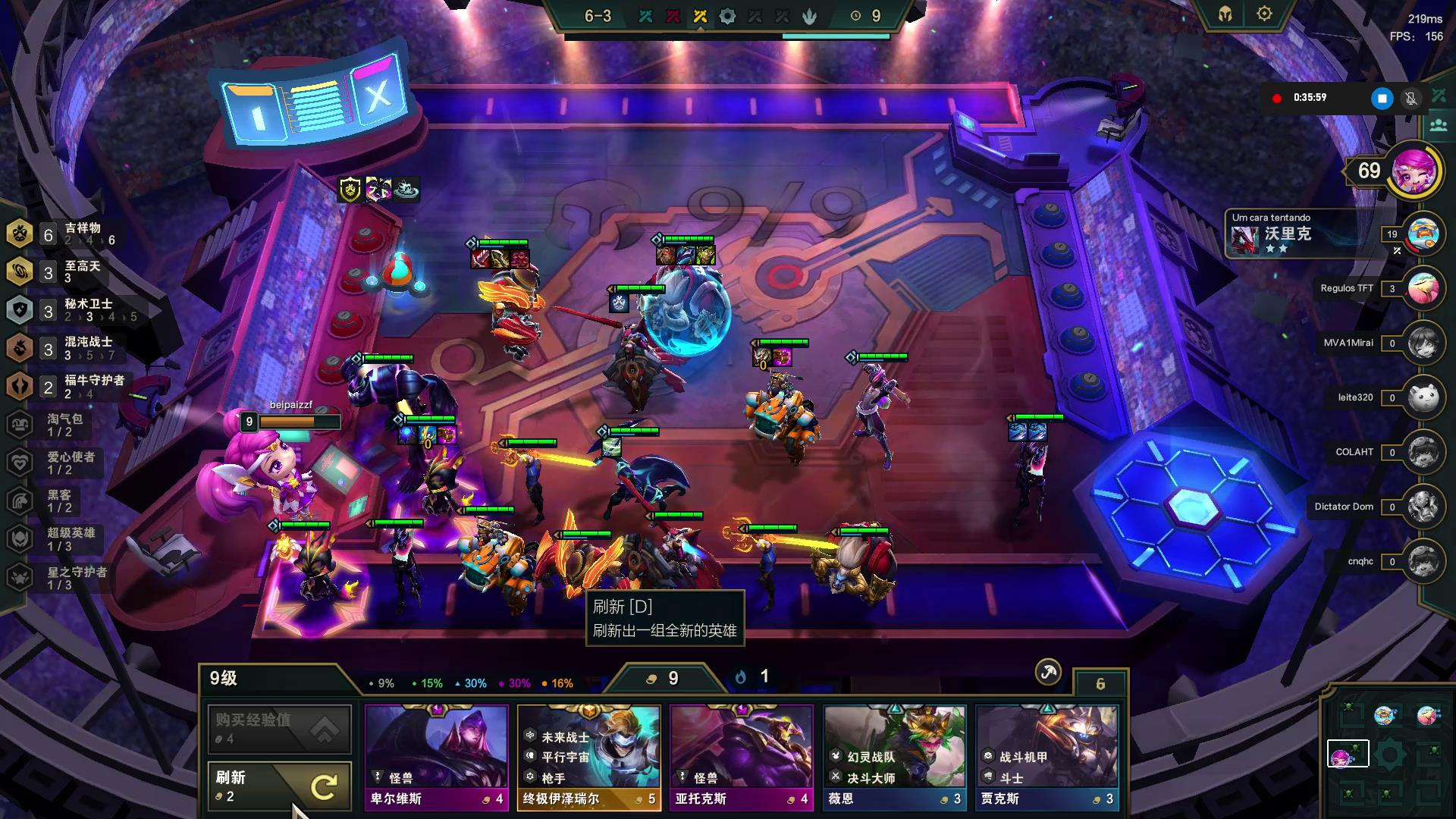The image size is (1456, 819).
Task: Select the 薇恩 shop card
Action: click(x=894, y=757)
